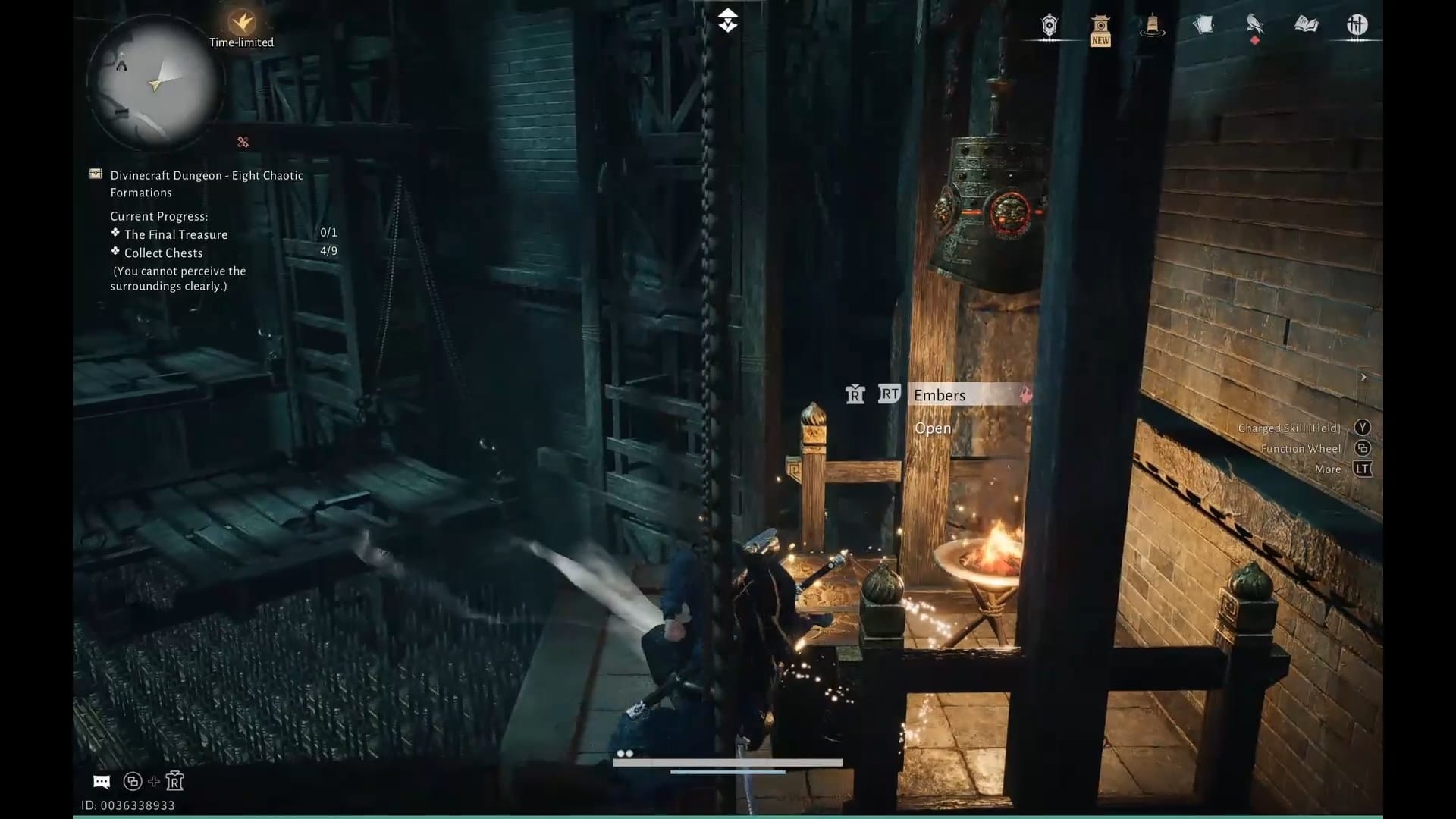Image resolution: width=1456 pixels, height=819 pixels.
Task: Open the Embers chest via Open prompt
Action: 933,428
